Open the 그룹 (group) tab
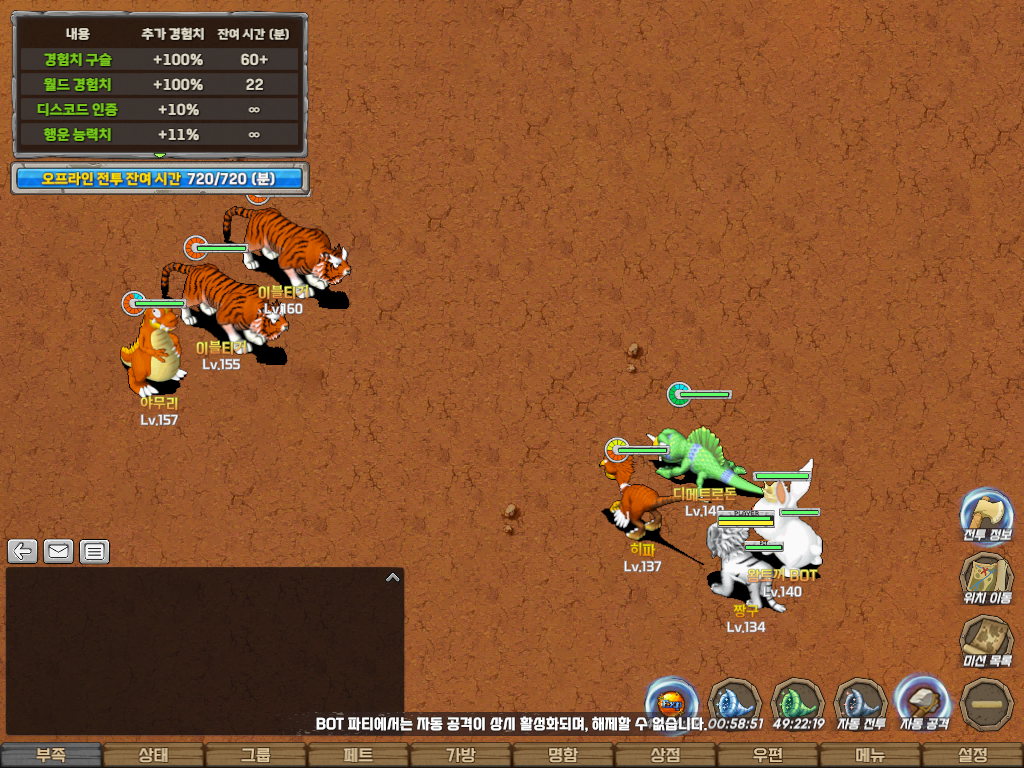This screenshot has width=1024, height=768. (256, 755)
